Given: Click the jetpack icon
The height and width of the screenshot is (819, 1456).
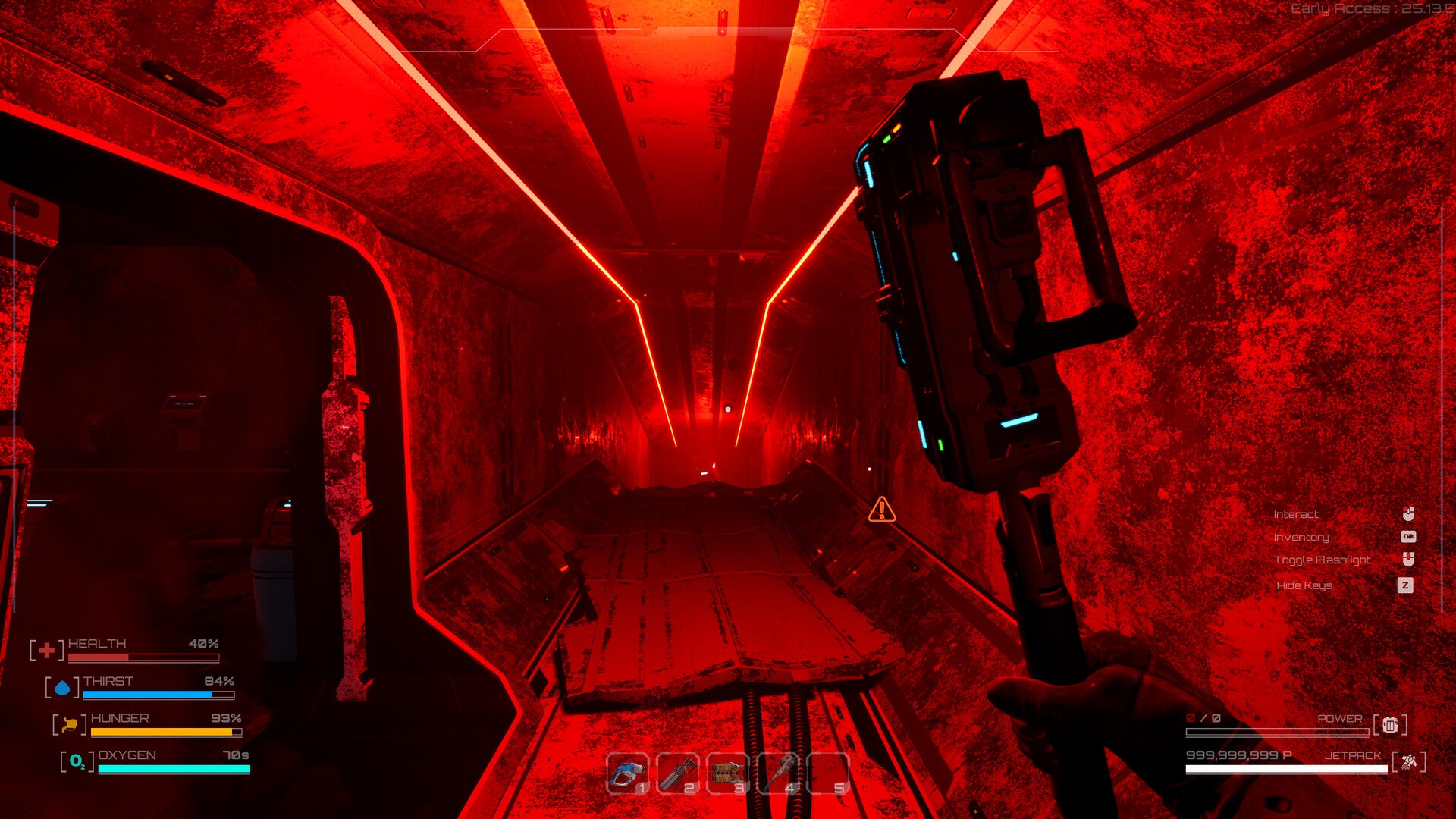Looking at the screenshot, I should (x=1408, y=761).
